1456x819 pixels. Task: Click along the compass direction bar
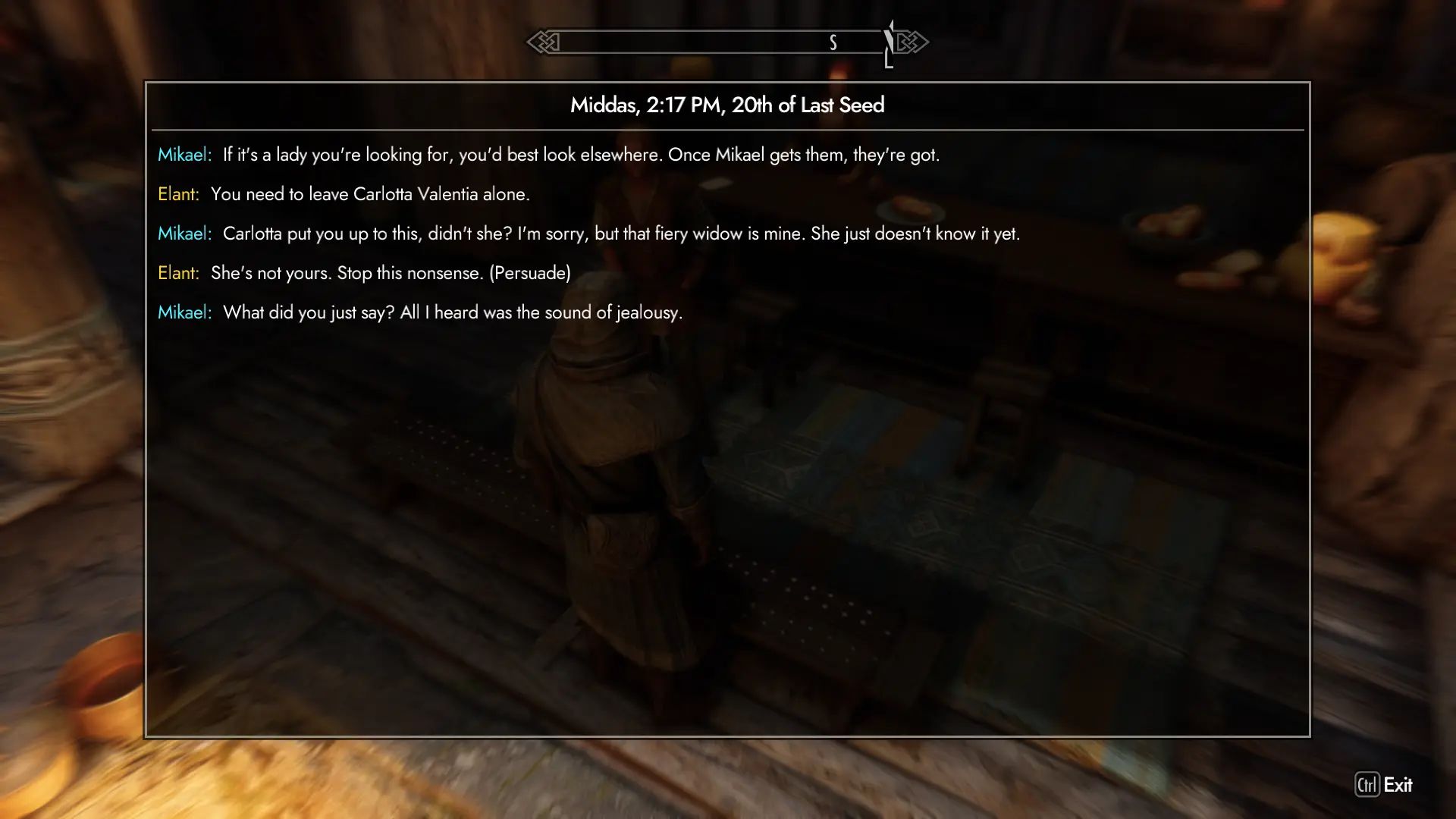click(x=720, y=42)
